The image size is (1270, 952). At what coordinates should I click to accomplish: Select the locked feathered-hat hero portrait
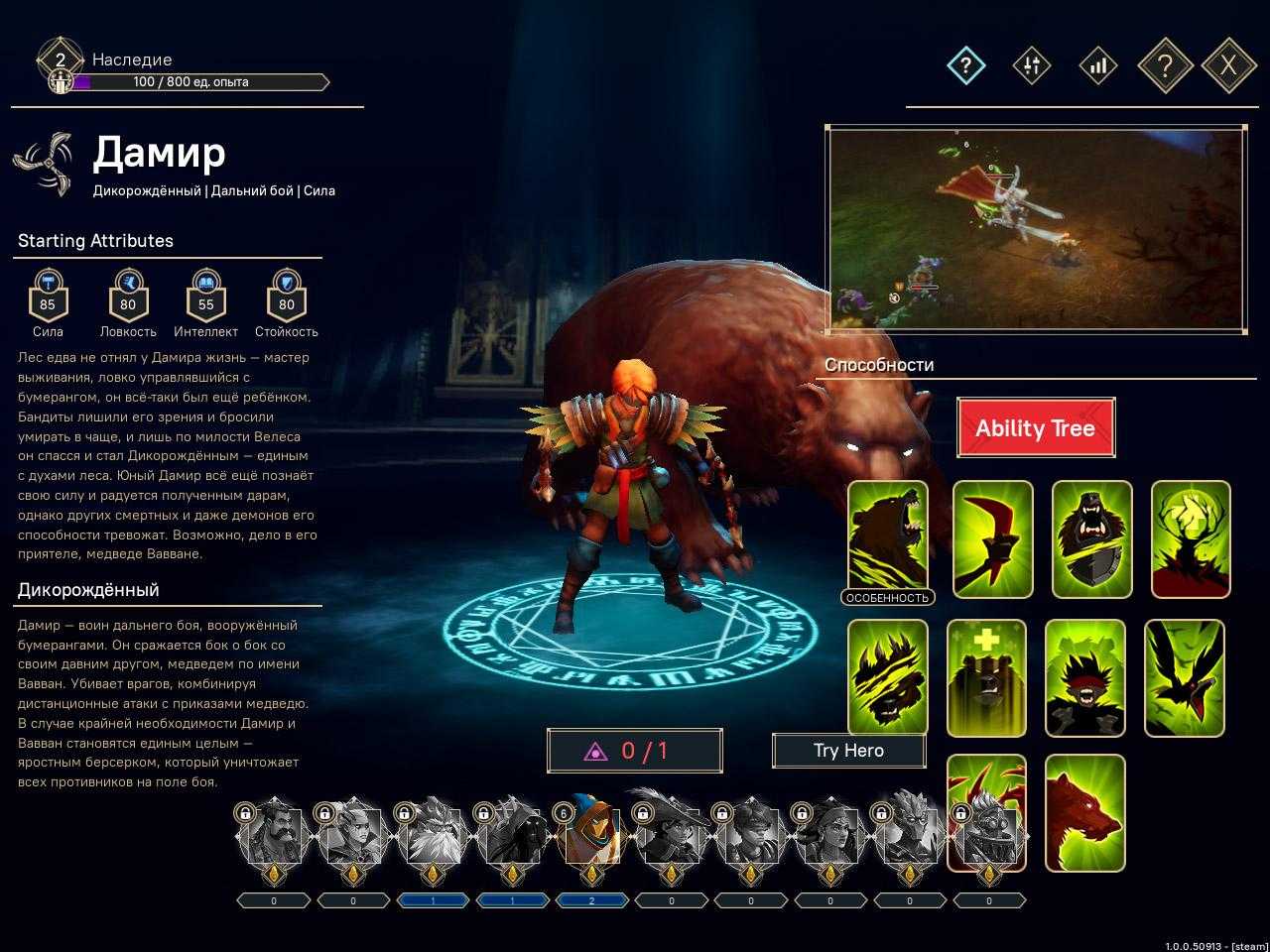[x=671, y=836]
